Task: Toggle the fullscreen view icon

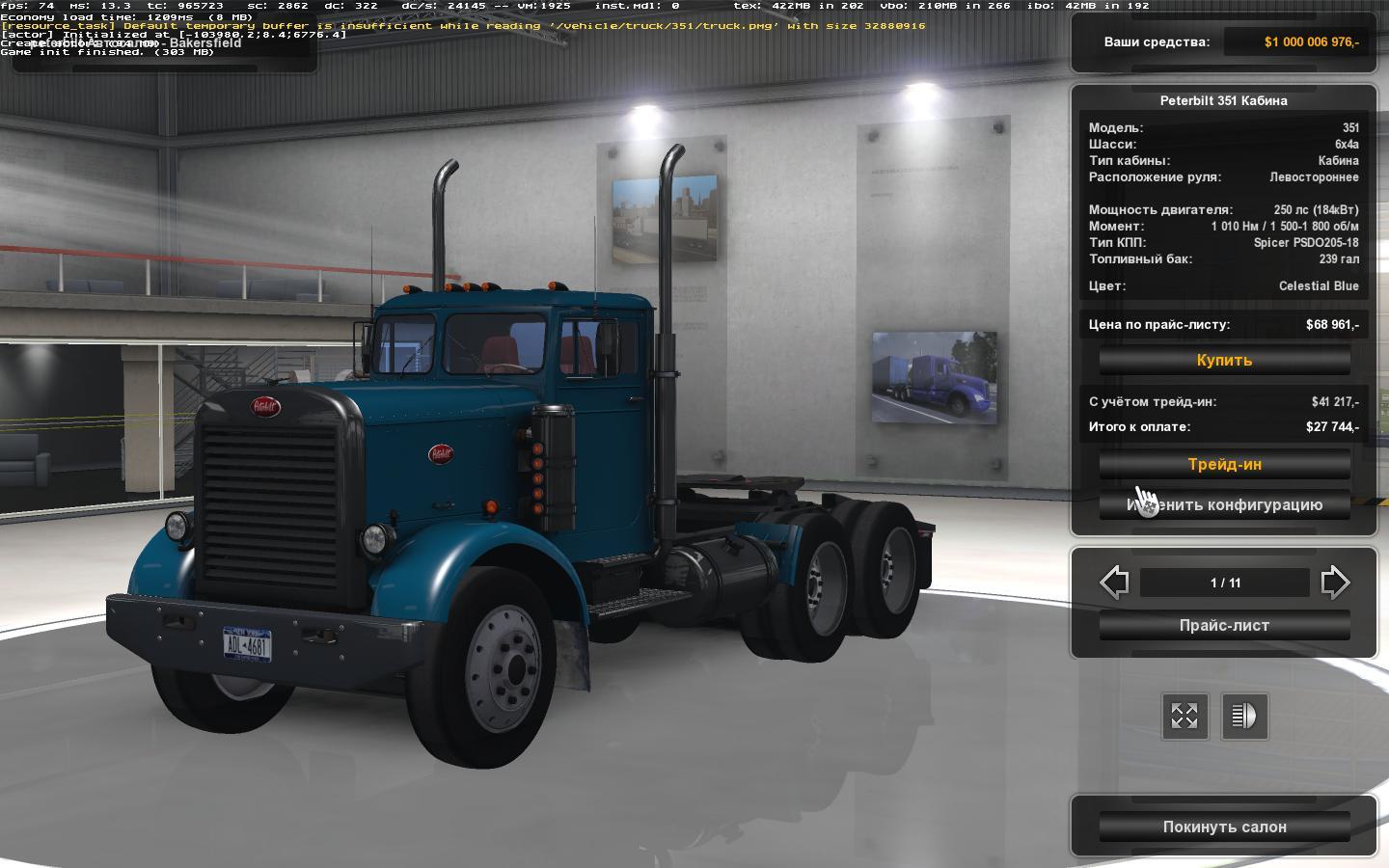Action: (x=1185, y=716)
